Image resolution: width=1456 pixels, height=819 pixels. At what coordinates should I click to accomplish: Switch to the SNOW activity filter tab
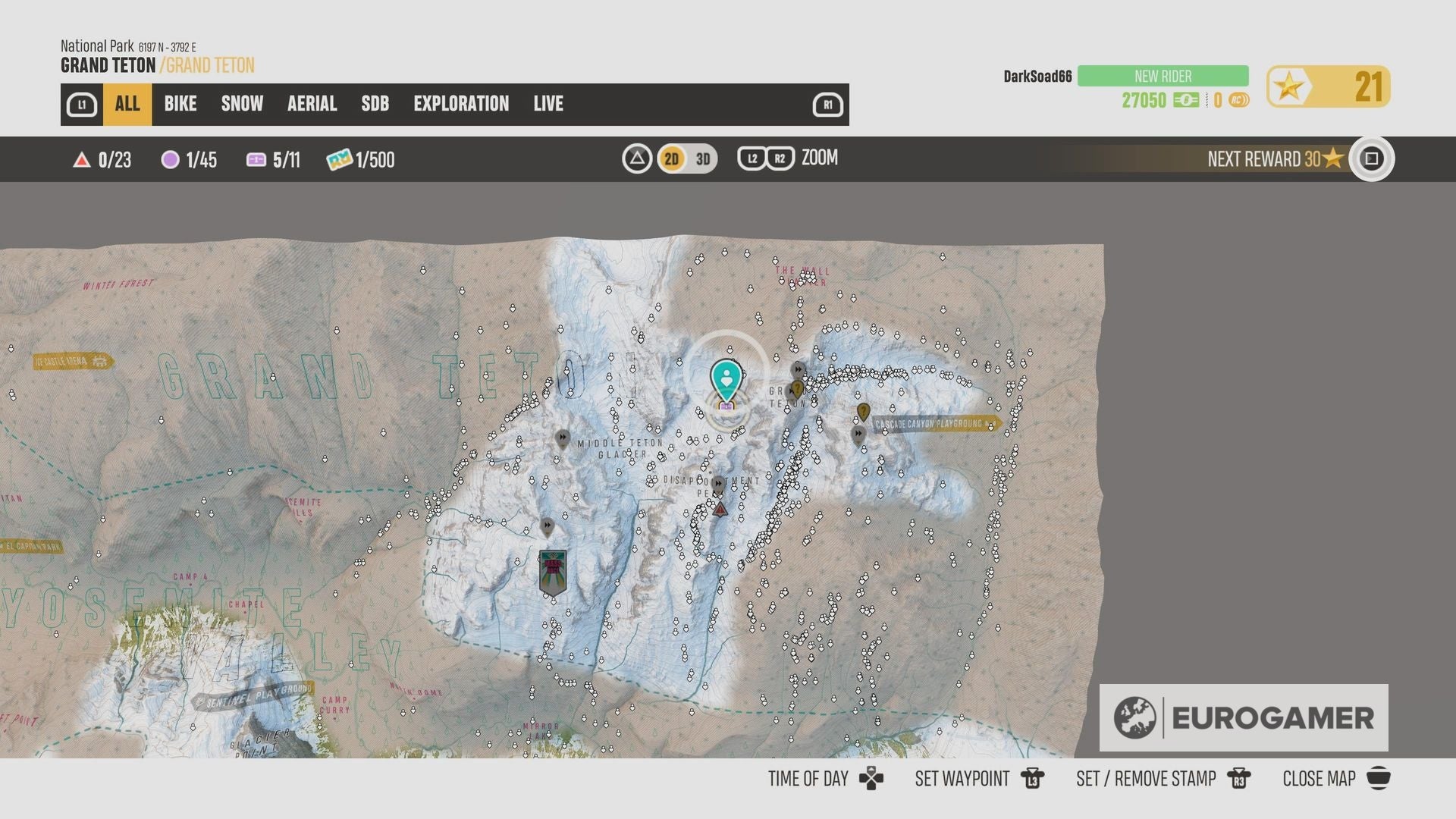(241, 104)
